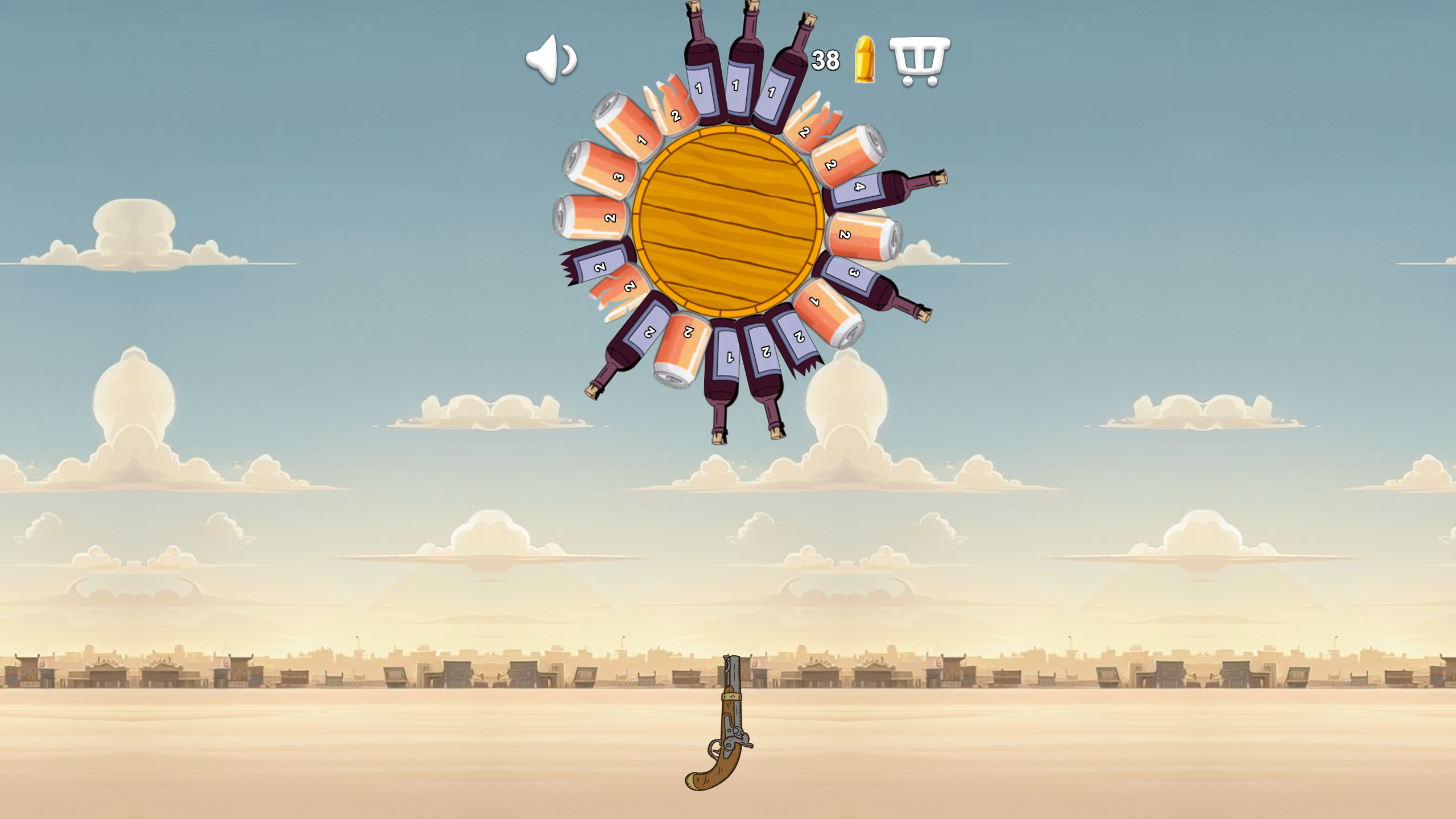Click the bullet counter showing 38

828,59
